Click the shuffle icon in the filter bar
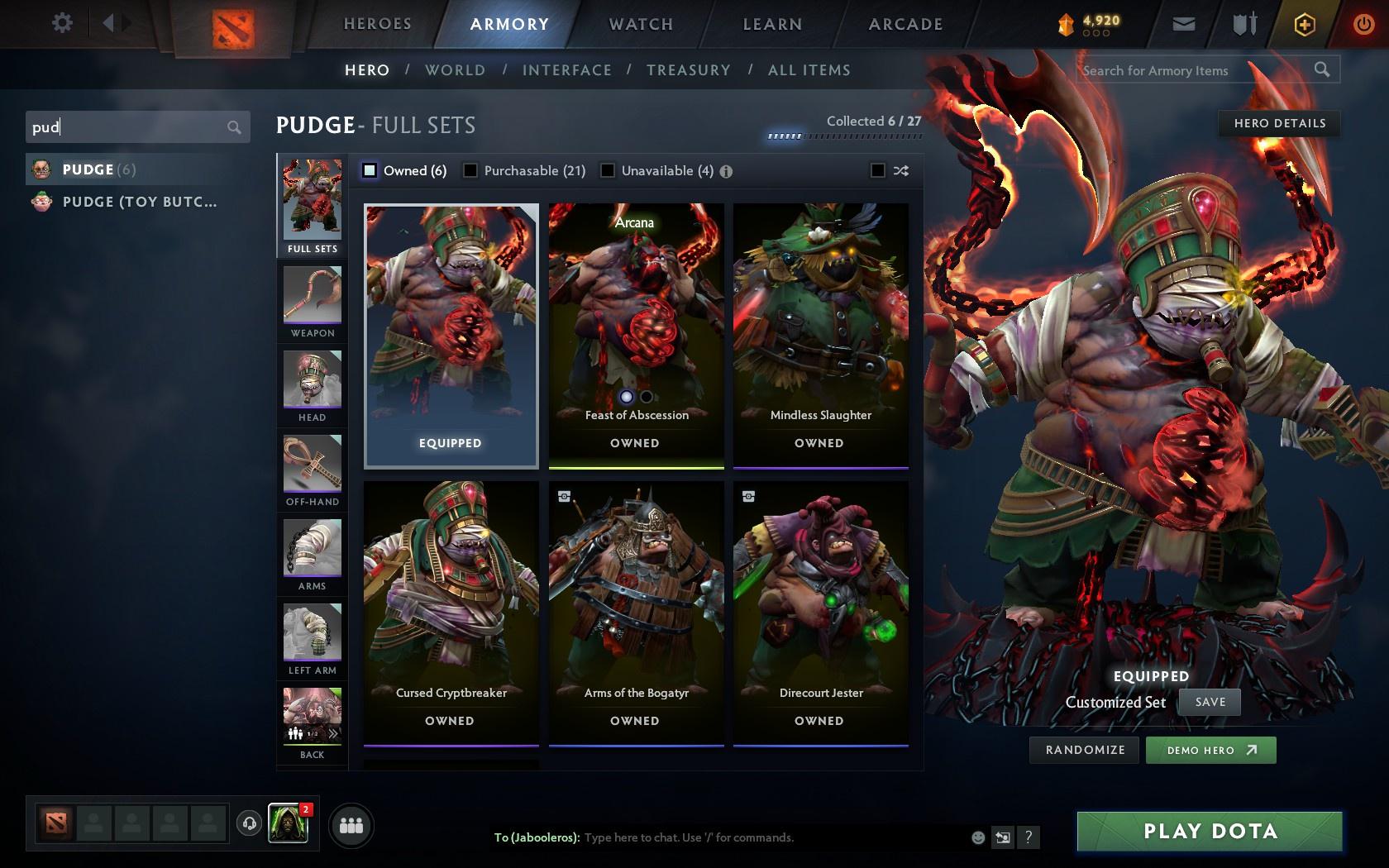 pos(900,171)
